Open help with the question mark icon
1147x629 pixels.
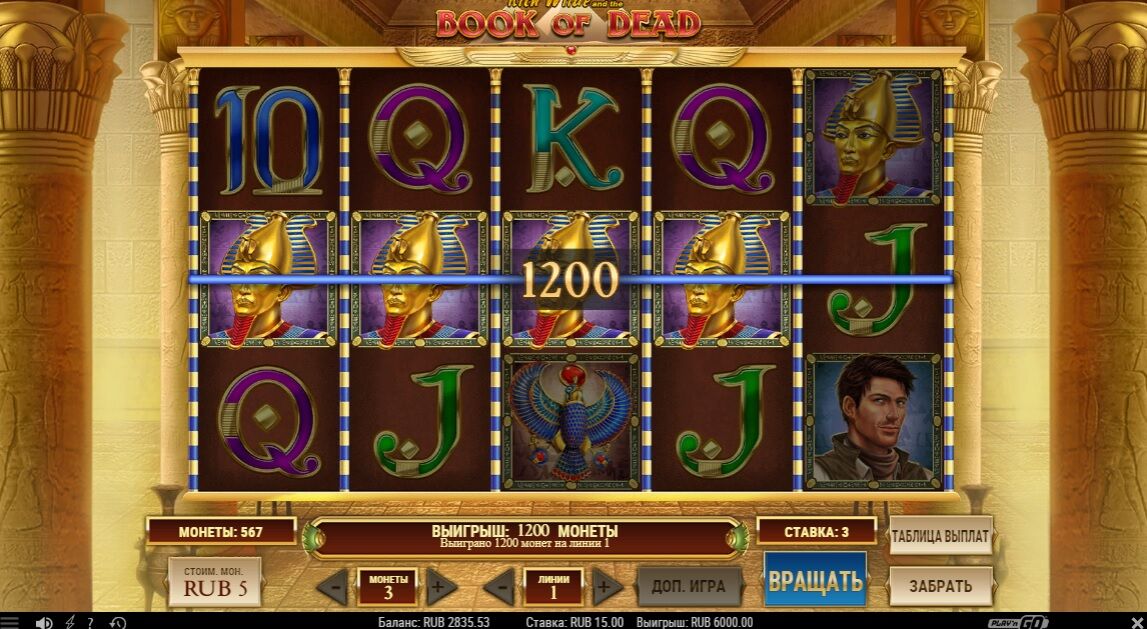click(91, 622)
